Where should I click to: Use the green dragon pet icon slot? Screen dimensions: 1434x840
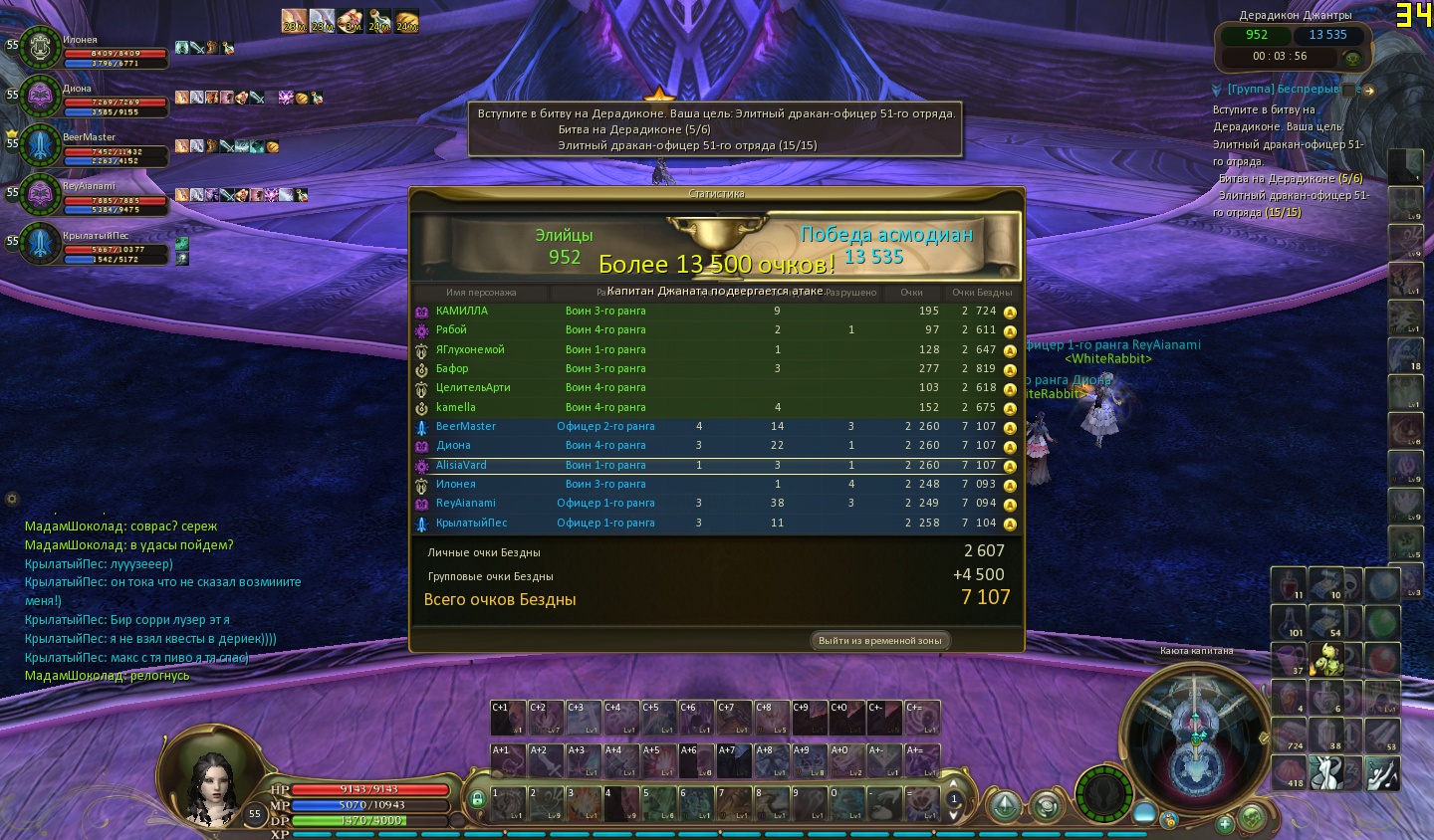point(1327,659)
